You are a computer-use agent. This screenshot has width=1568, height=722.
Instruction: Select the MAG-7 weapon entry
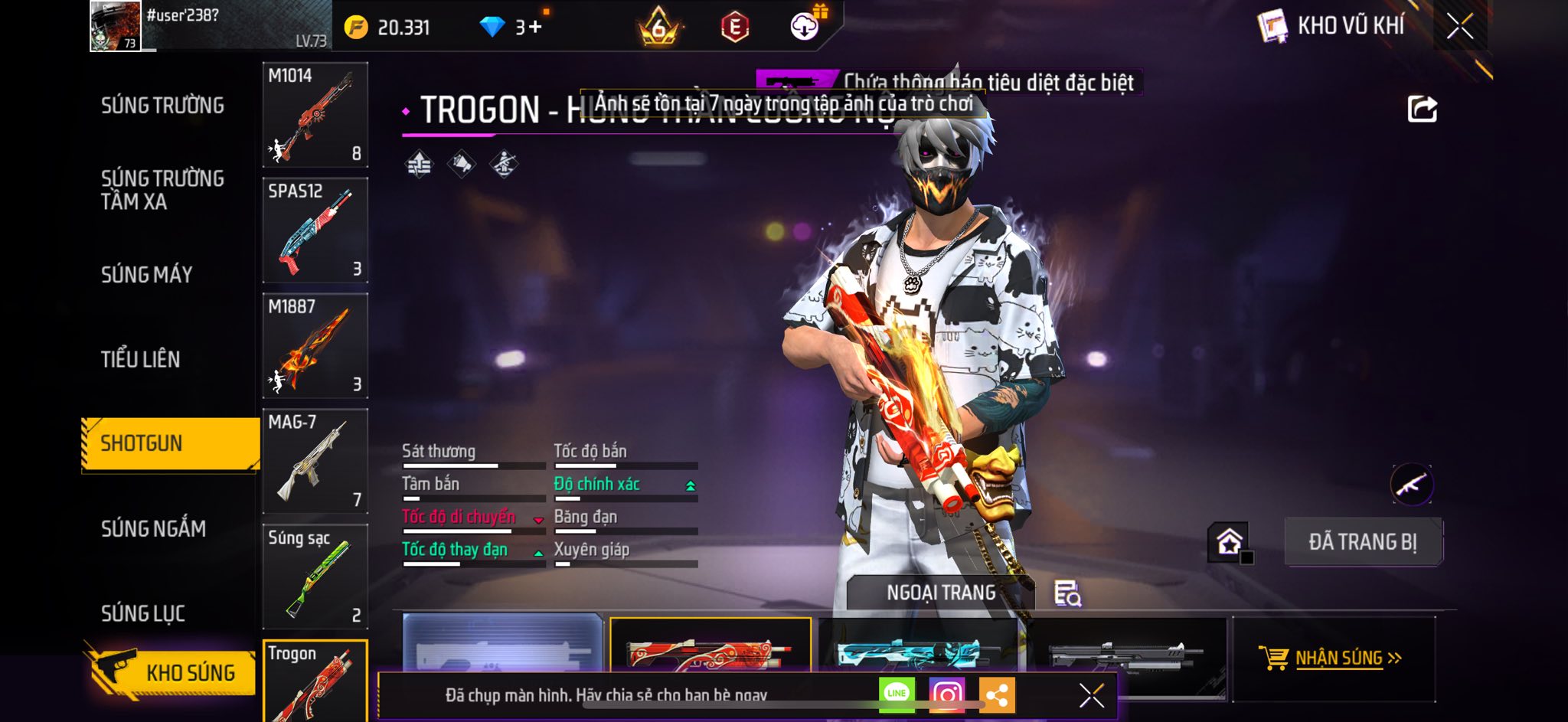pos(315,461)
